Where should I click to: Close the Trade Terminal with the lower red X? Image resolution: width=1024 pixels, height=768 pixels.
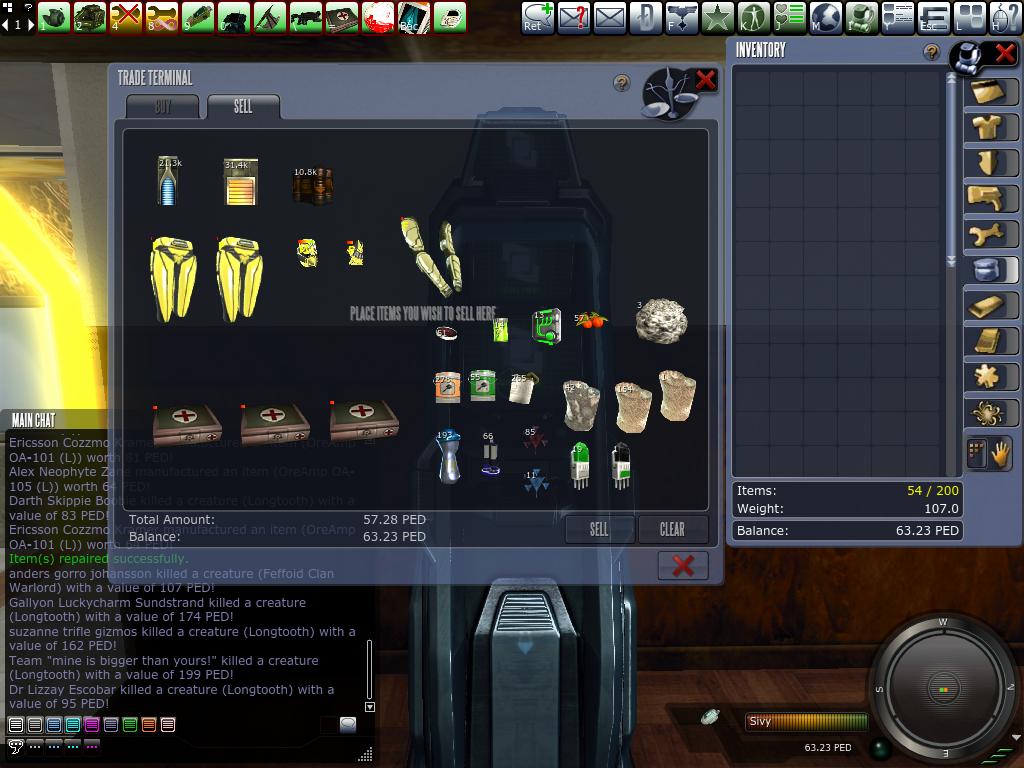(x=683, y=566)
